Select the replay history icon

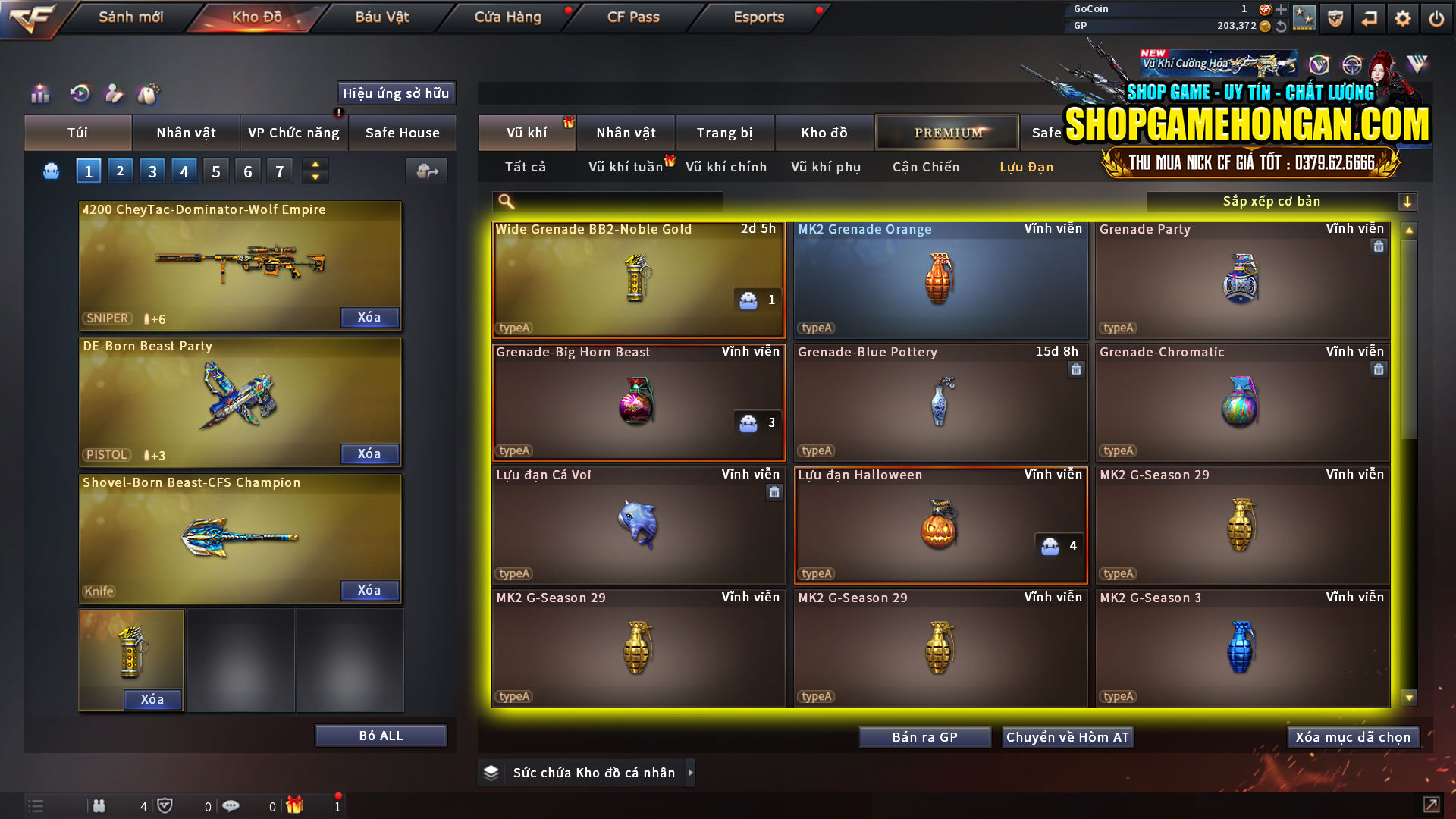(x=80, y=94)
